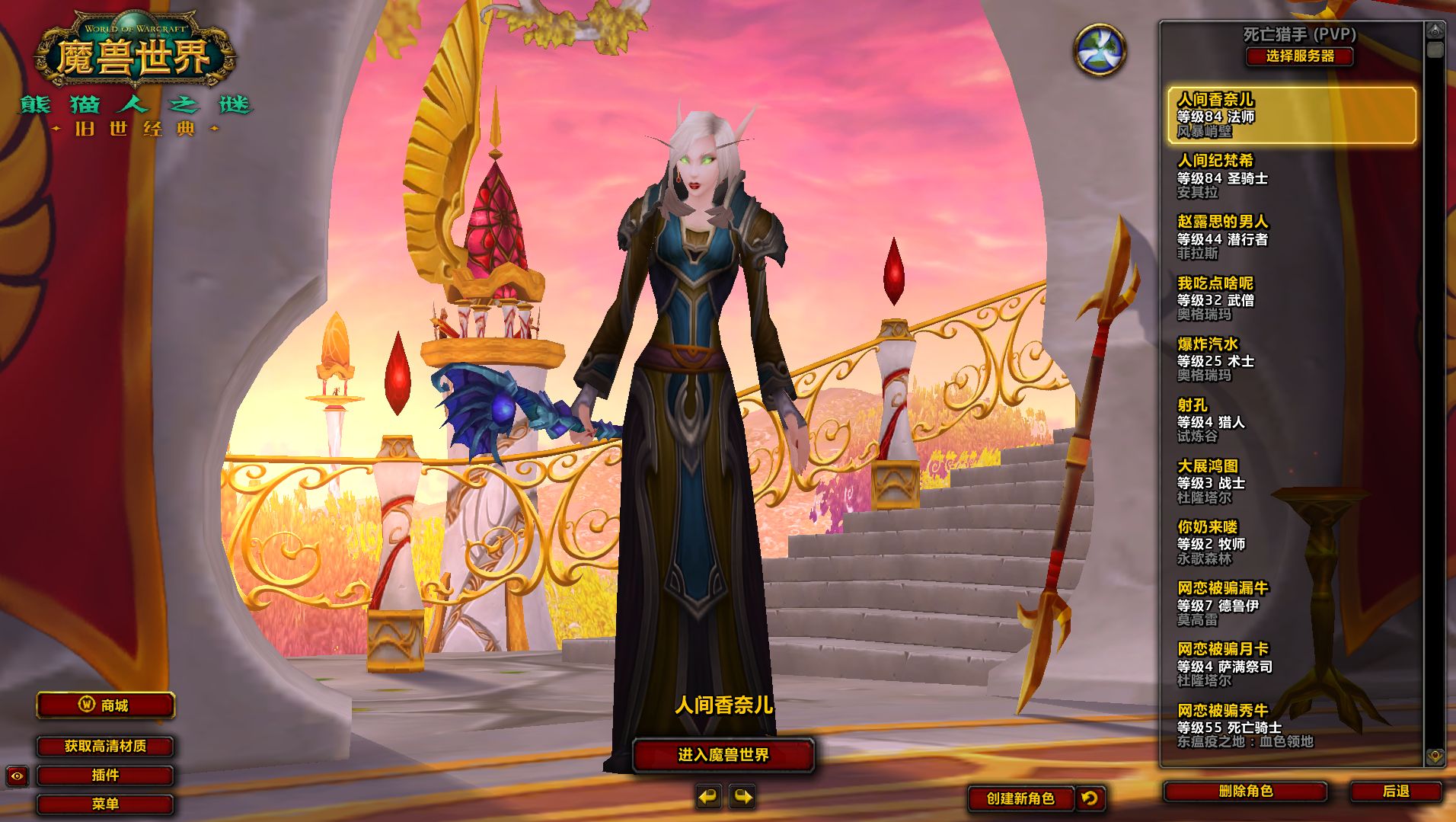Enter World of Warcraft with 进入魔兽世界
The width and height of the screenshot is (1456, 822).
click(723, 755)
